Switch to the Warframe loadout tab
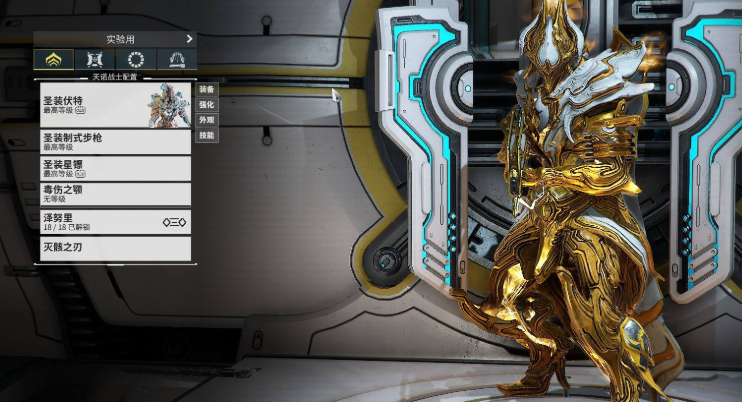Image resolution: width=742 pixels, height=402 pixels. pos(54,59)
